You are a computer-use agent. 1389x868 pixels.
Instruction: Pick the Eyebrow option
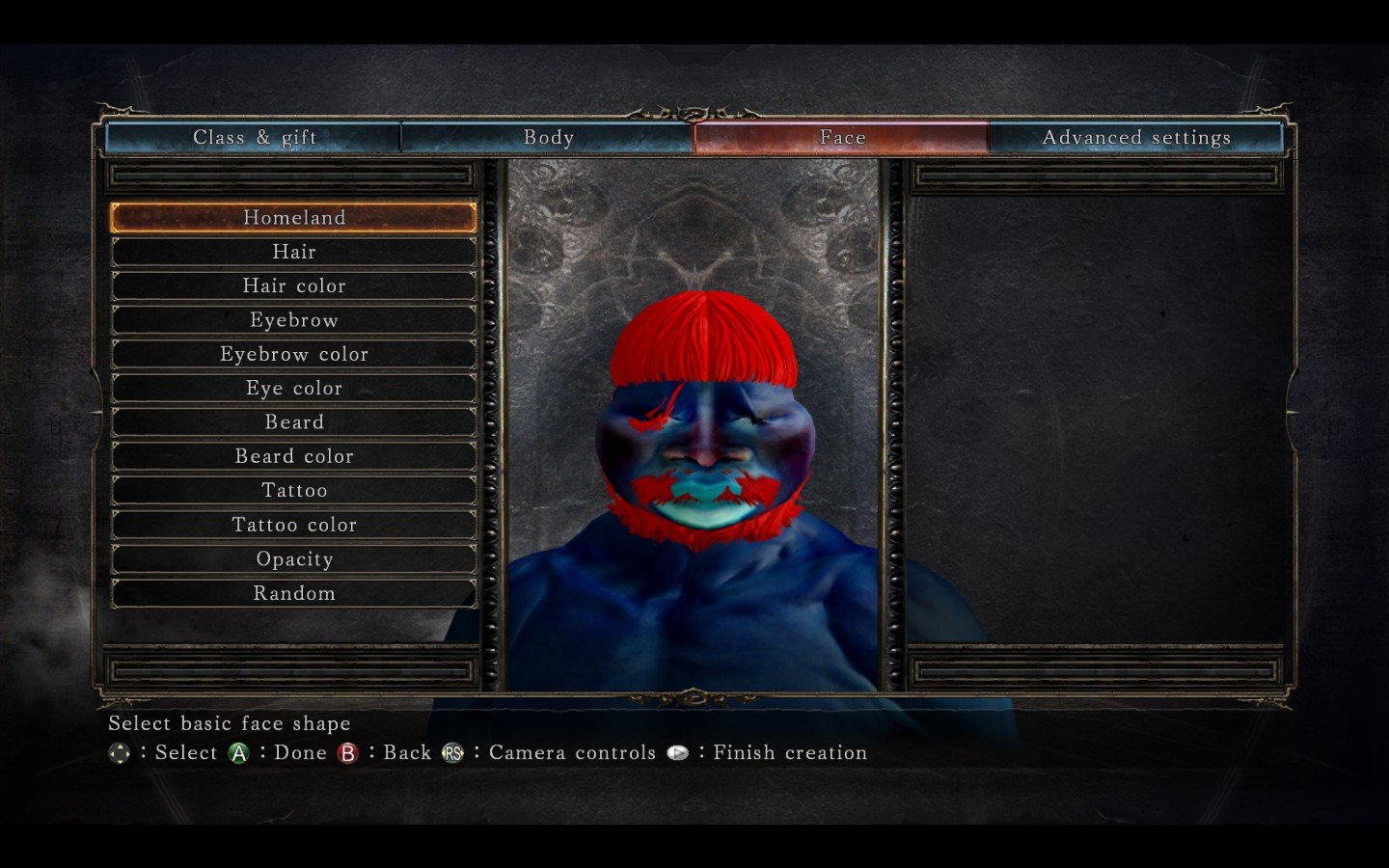pos(294,320)
